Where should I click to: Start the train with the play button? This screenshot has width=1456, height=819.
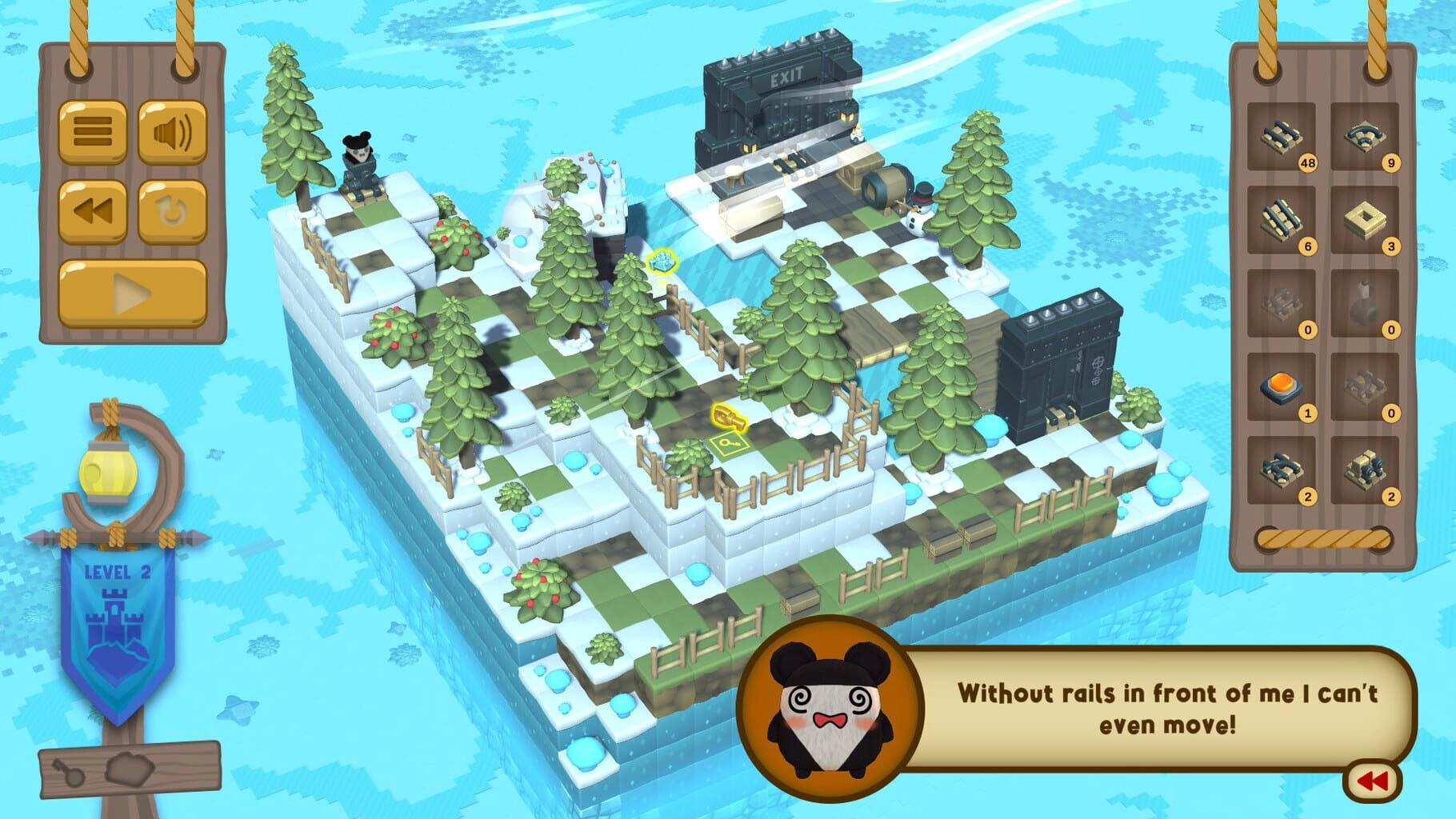click(132, 294)
